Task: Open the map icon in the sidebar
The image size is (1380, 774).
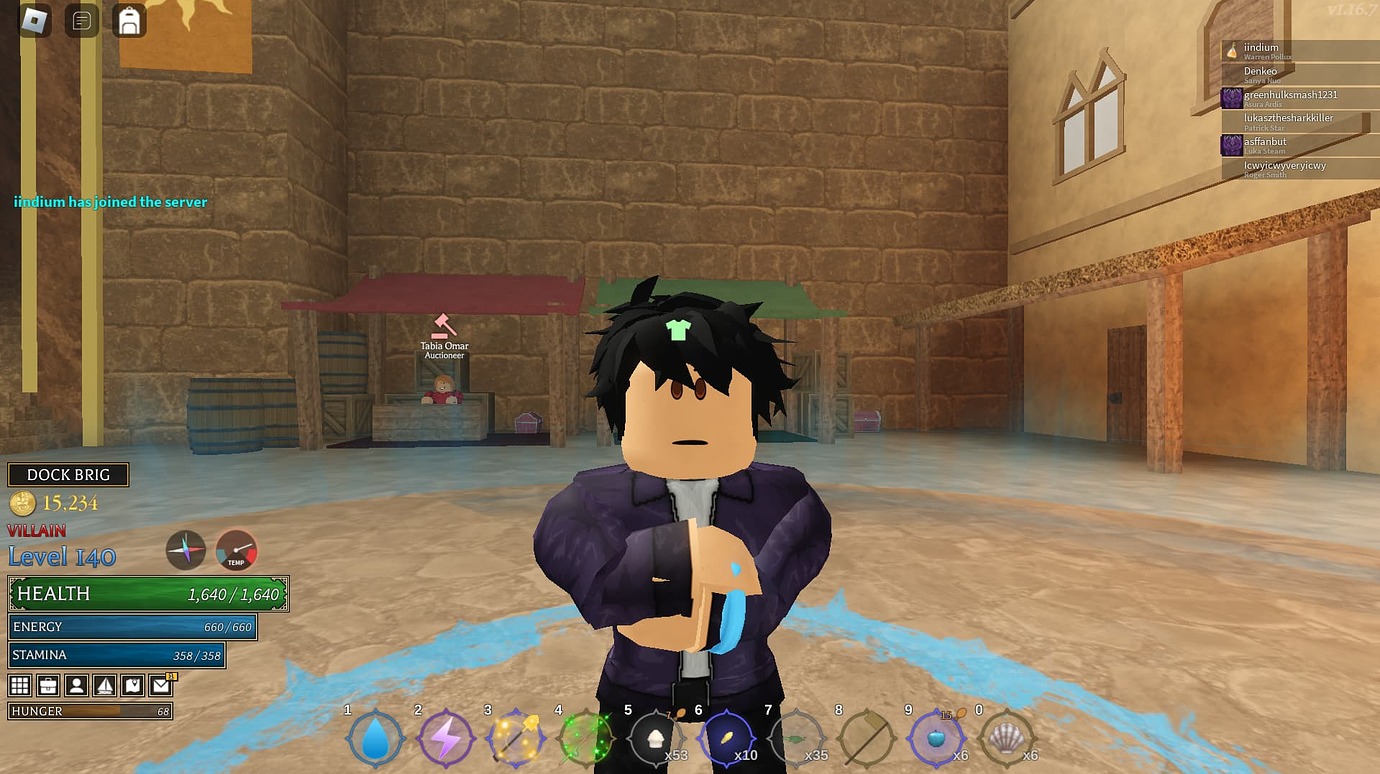Action: click(133, 685)
